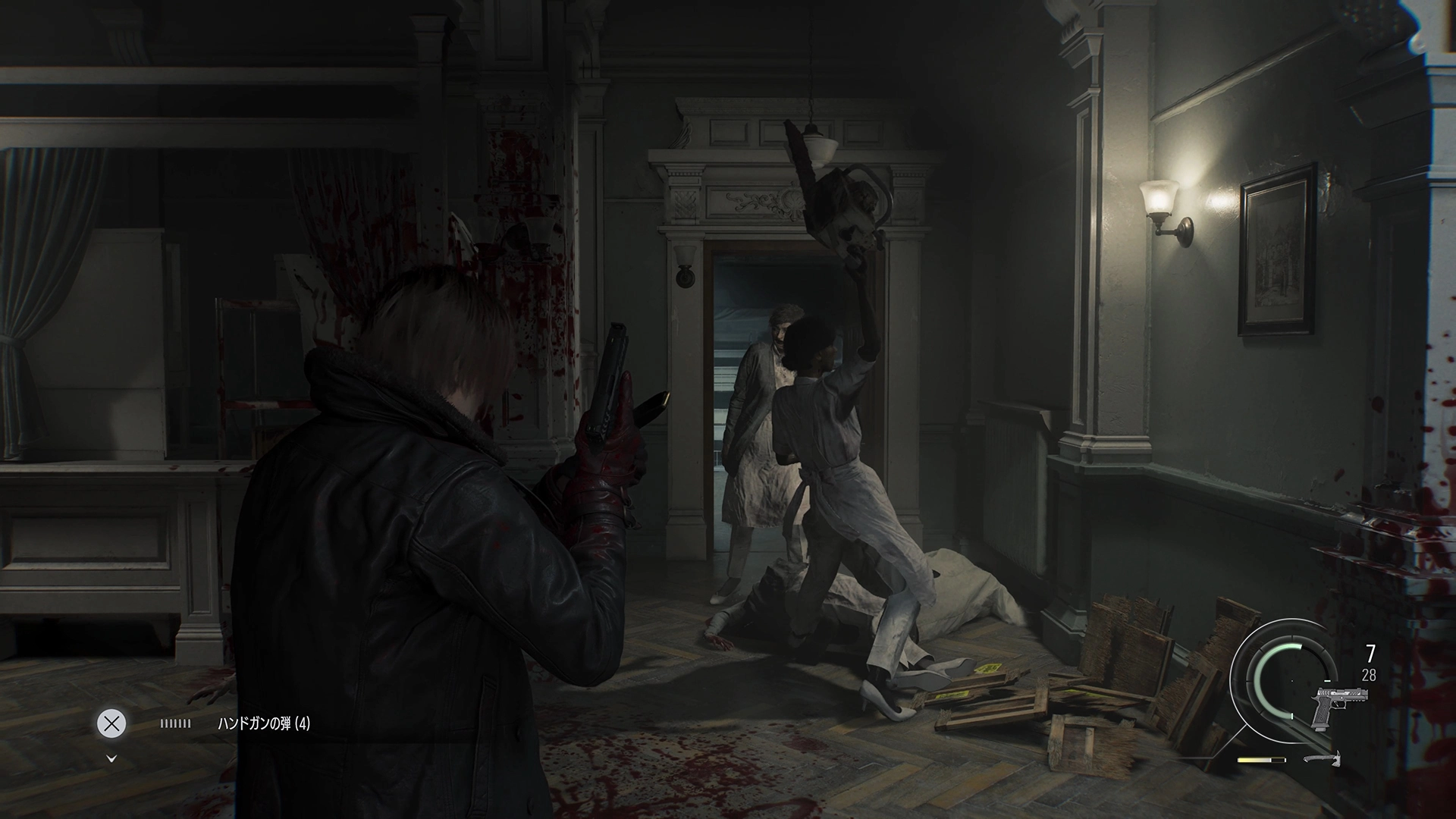
Task: Select the handgun weapon icon in the HUD
Action: pos(1340,707)
